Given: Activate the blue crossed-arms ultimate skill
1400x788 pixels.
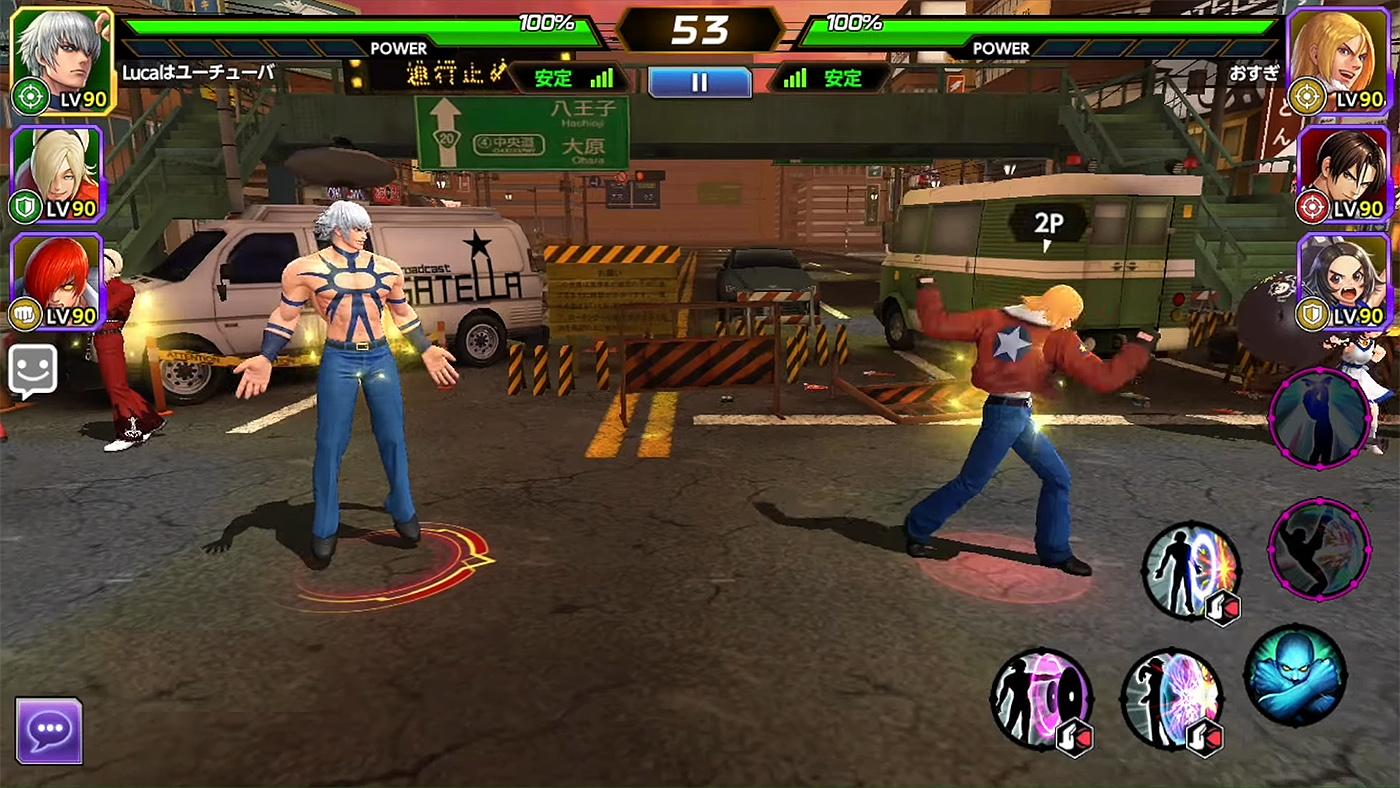Looking at the screenshot, I should pyautogui.click(x=1298, y=674).
